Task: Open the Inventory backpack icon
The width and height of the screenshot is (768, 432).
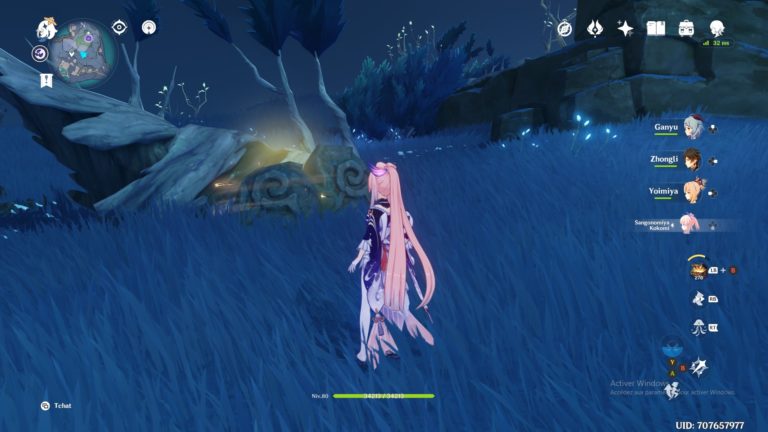Action: click(x=687, y=28)
